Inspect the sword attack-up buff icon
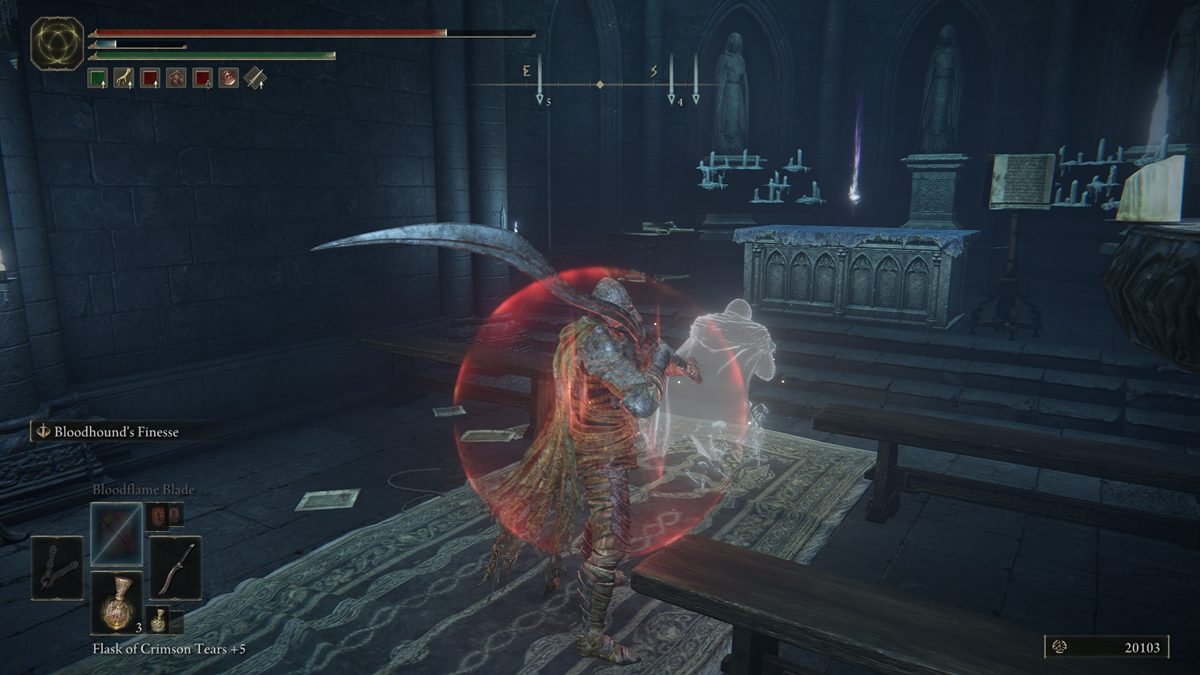 coord(255,78)
